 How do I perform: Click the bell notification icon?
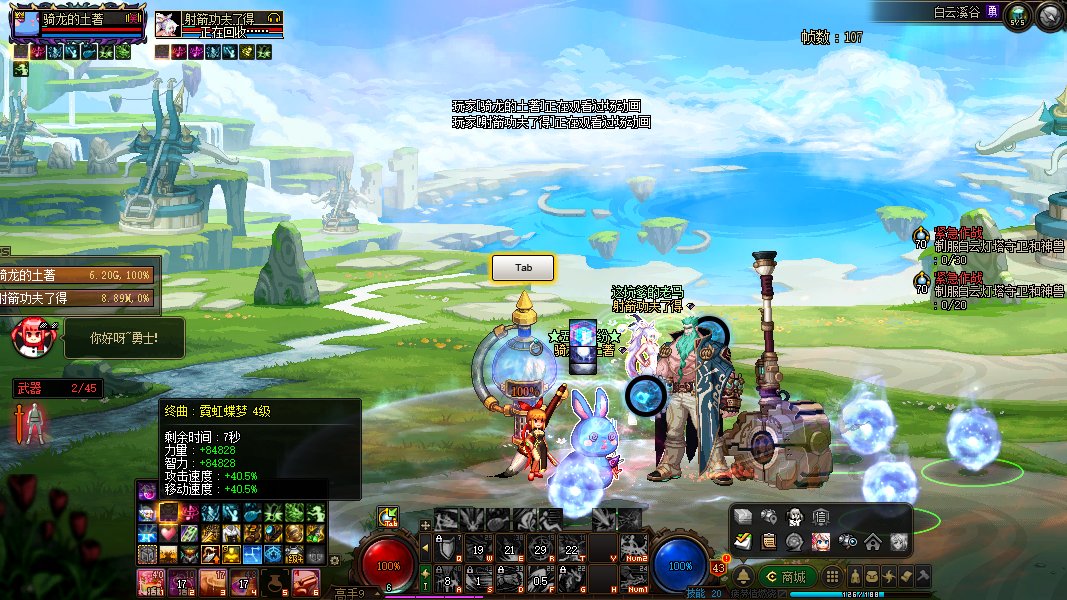pyautogui.click(x=744, y=577)
